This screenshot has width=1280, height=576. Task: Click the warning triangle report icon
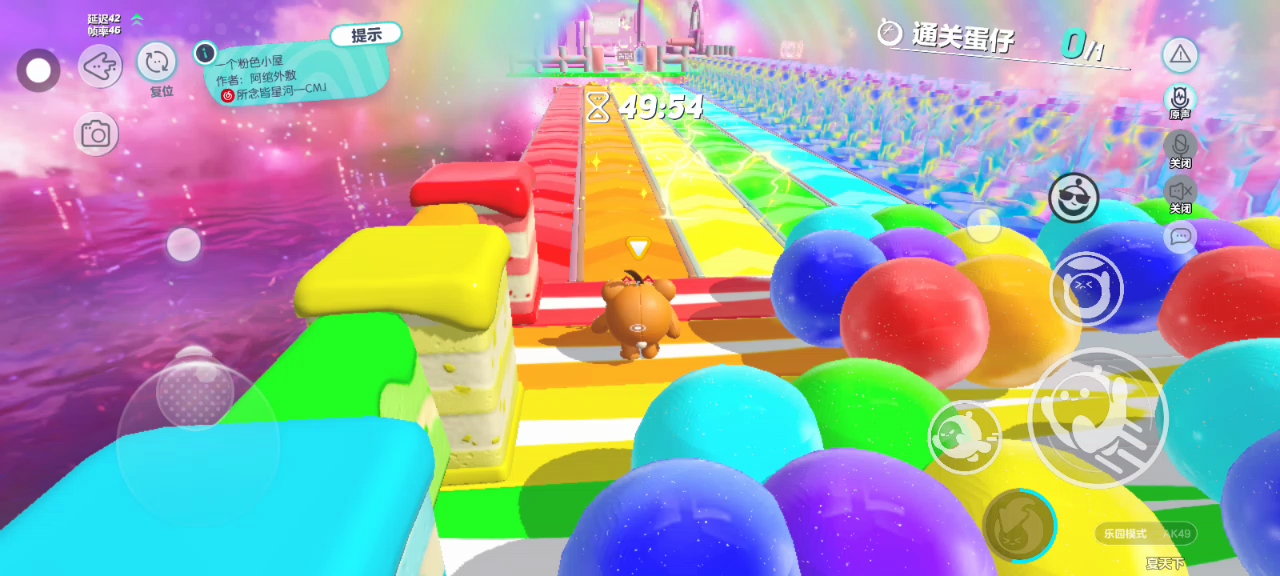[x=1180, y=55]
